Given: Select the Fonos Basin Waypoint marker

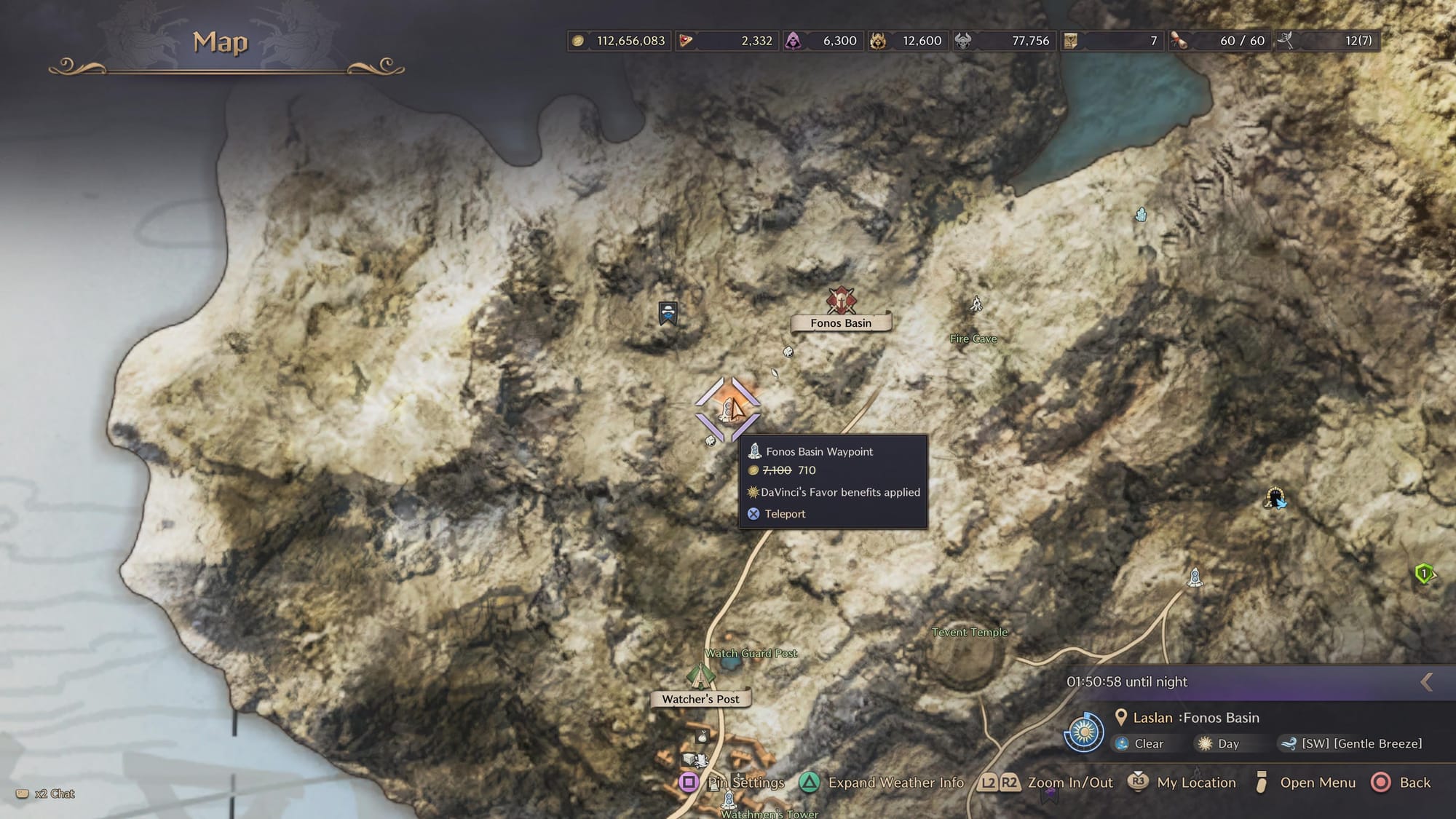Looking at the screenshot, I should click(728, 409).
